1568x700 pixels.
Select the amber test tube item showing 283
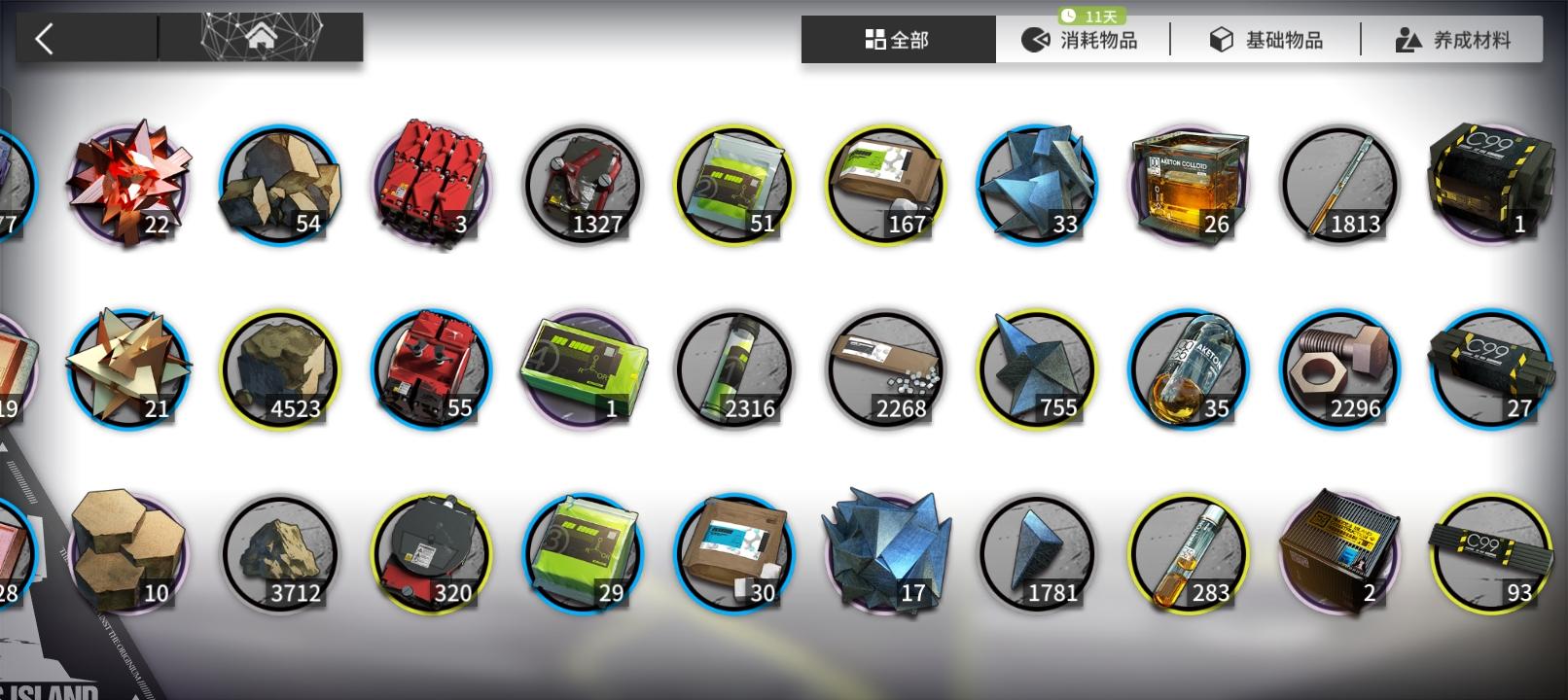pyautogui.click(x=1187, y=551)
